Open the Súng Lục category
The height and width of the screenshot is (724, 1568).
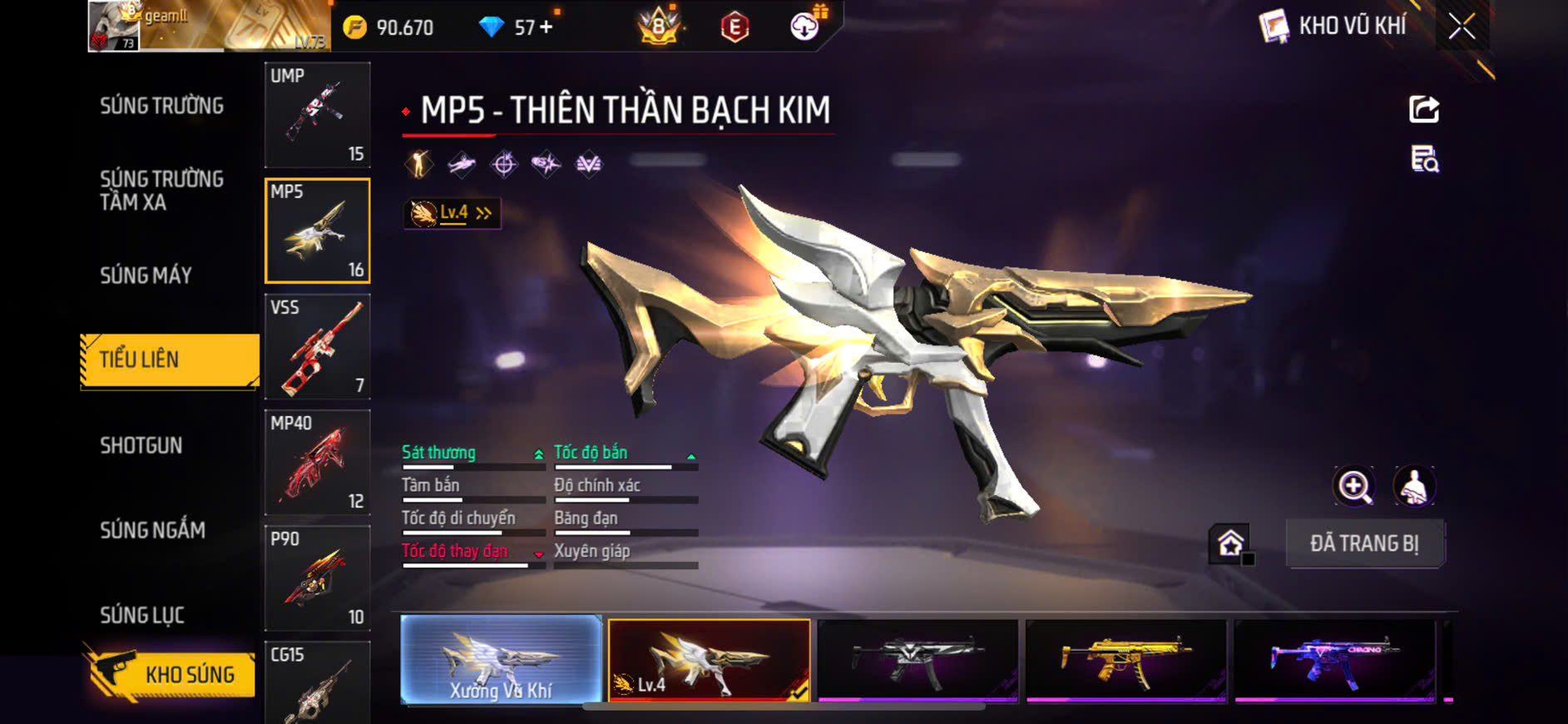pos(142,615)
